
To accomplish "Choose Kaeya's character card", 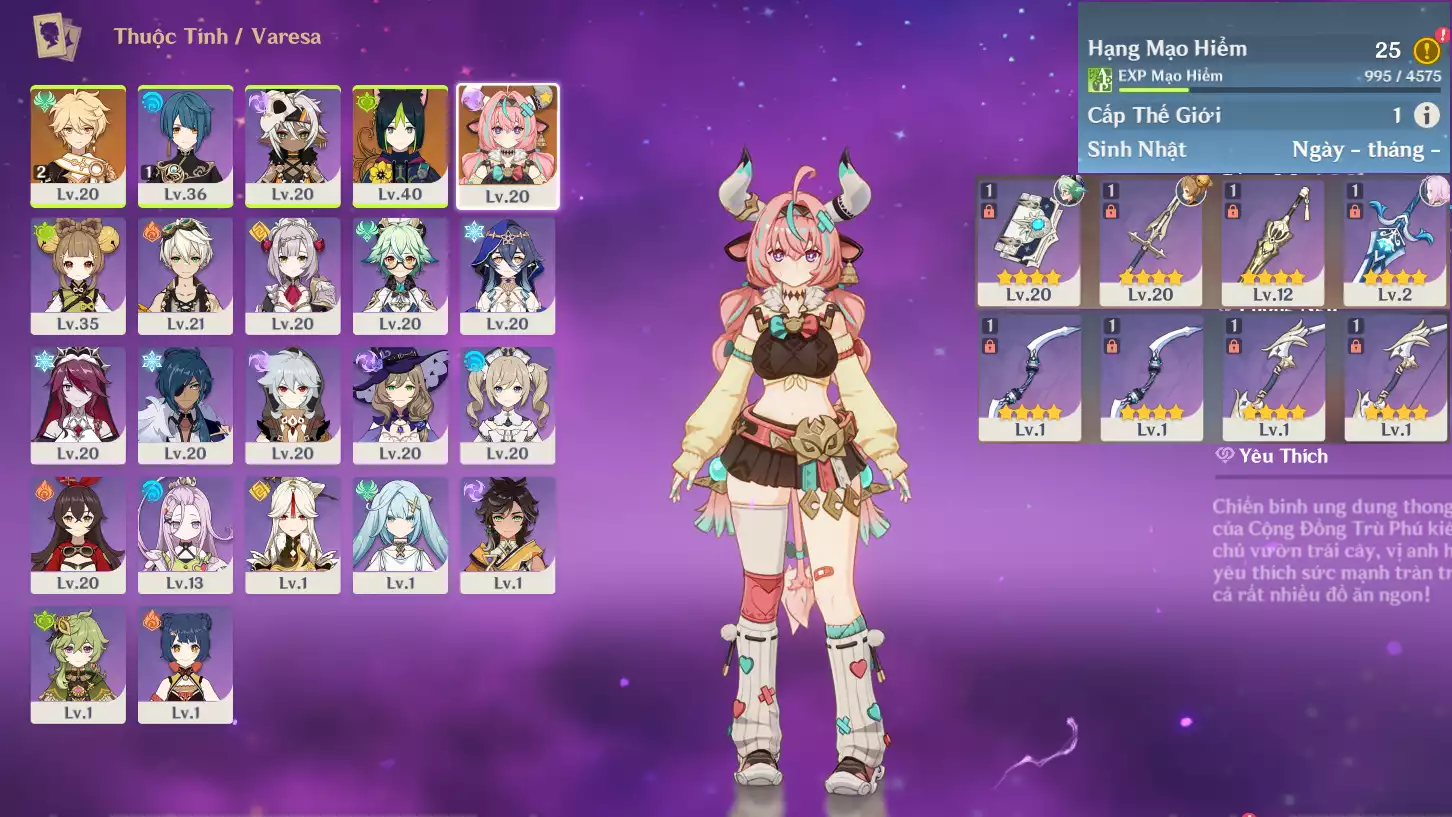I will pyautogui.click(x=185, y=405).
